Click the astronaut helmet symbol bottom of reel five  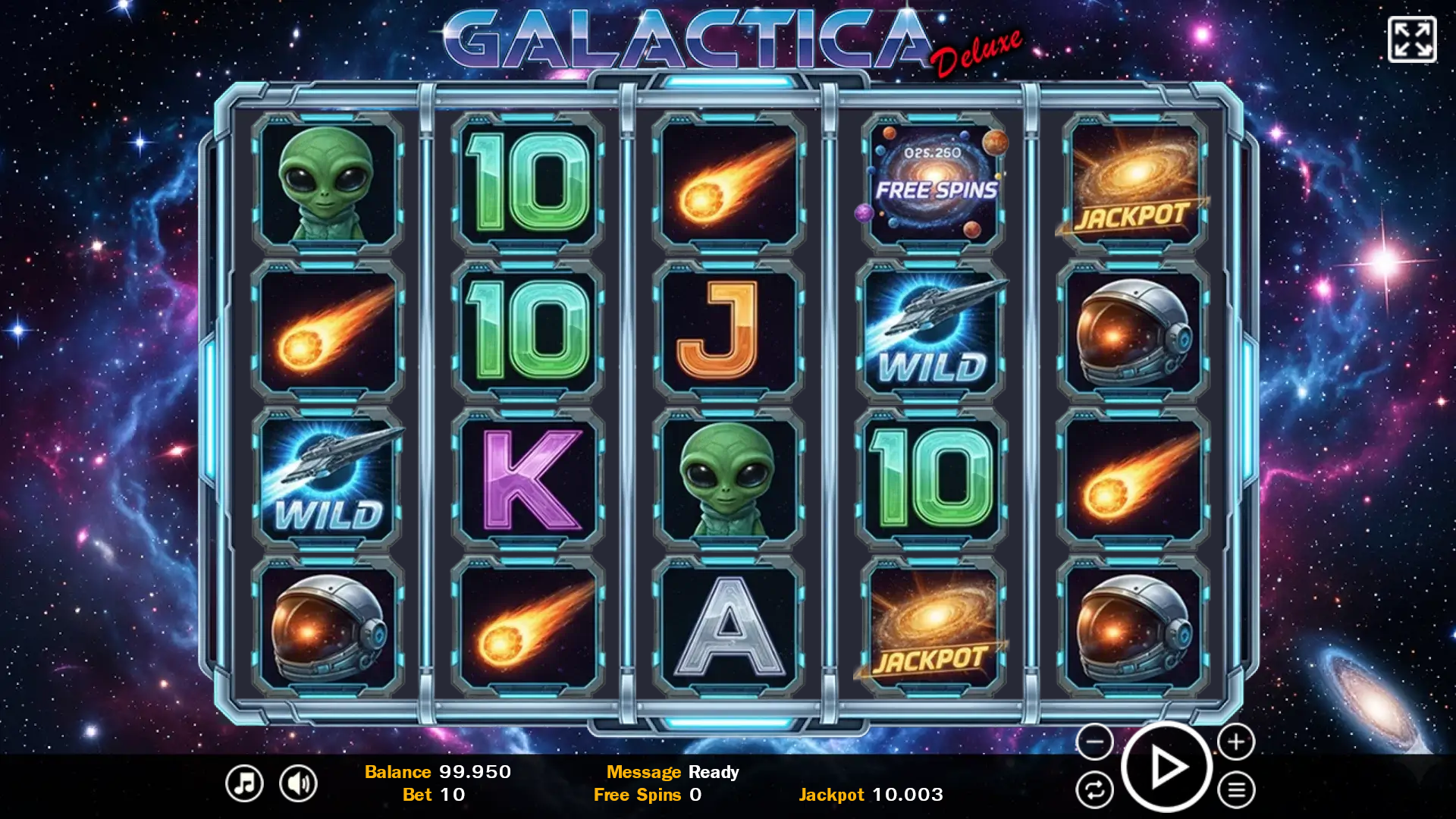(x=1133, y=624)
